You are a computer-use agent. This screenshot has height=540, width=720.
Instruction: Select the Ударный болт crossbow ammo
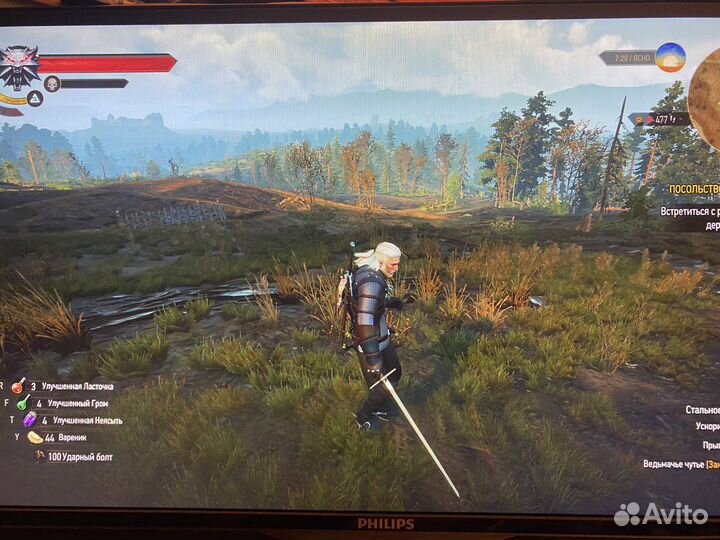(41, 455)
